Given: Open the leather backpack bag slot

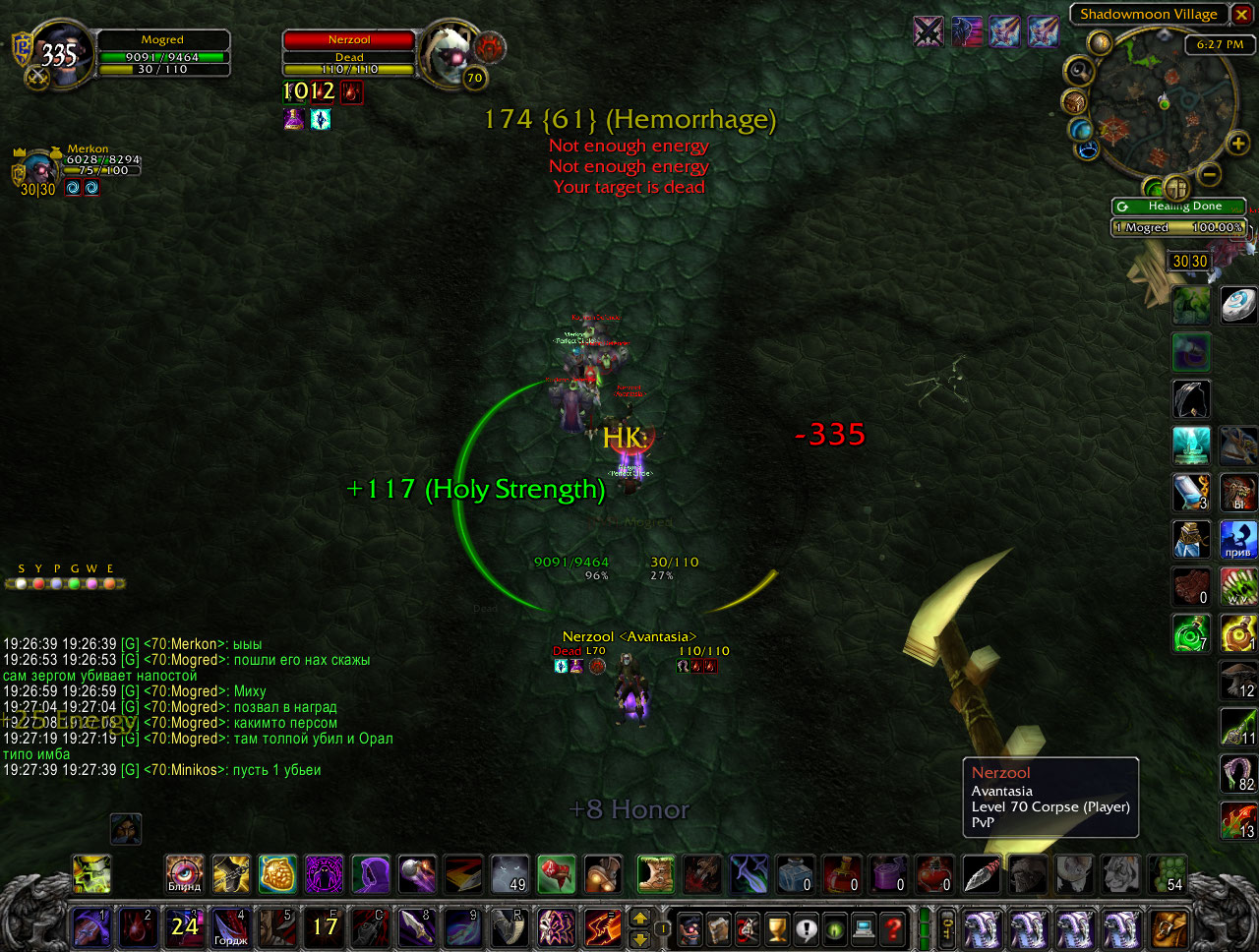Looking at the screenshot, I should (1170, 927).
